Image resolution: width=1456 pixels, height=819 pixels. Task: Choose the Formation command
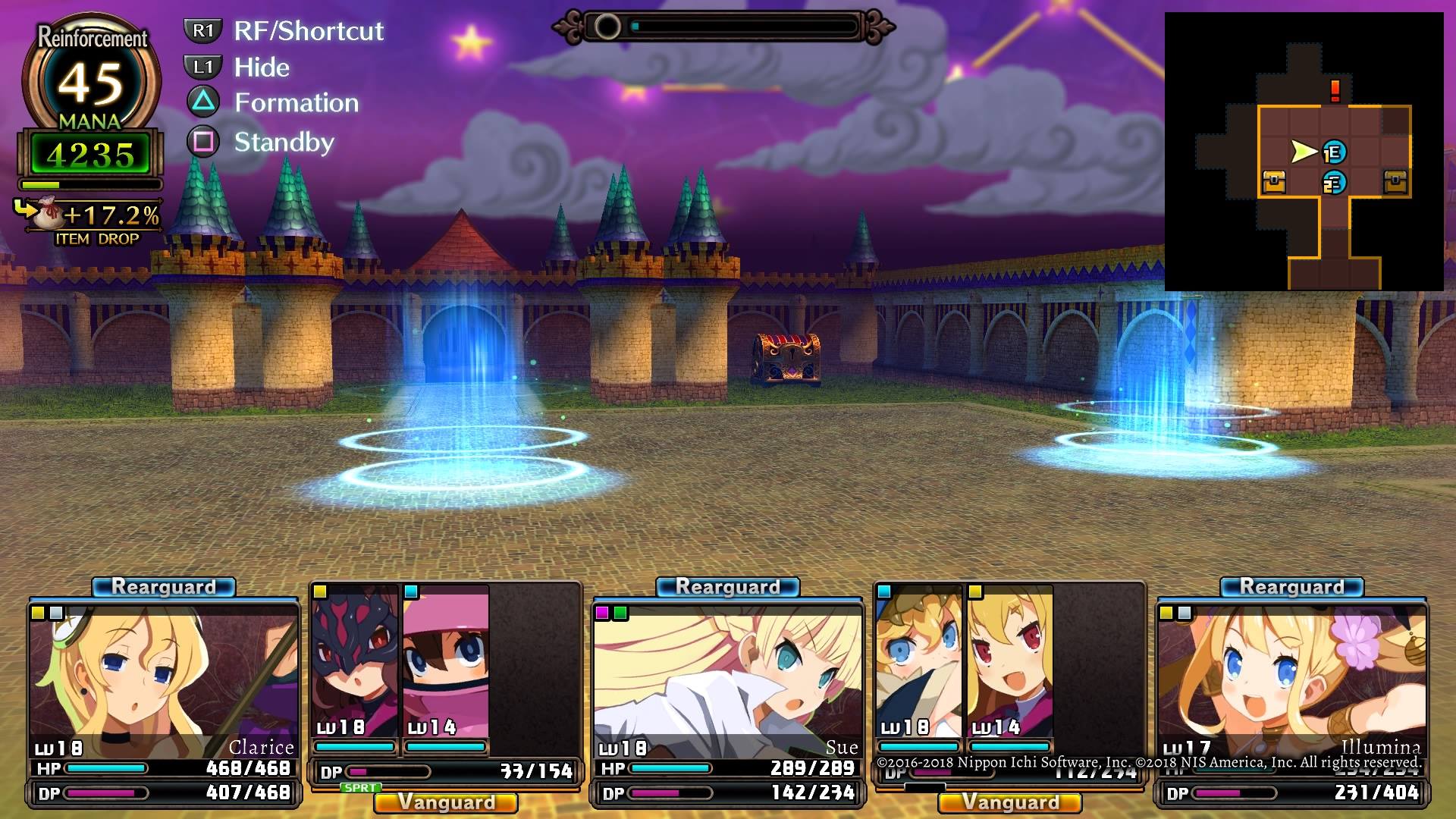click(x=296, y=103)
